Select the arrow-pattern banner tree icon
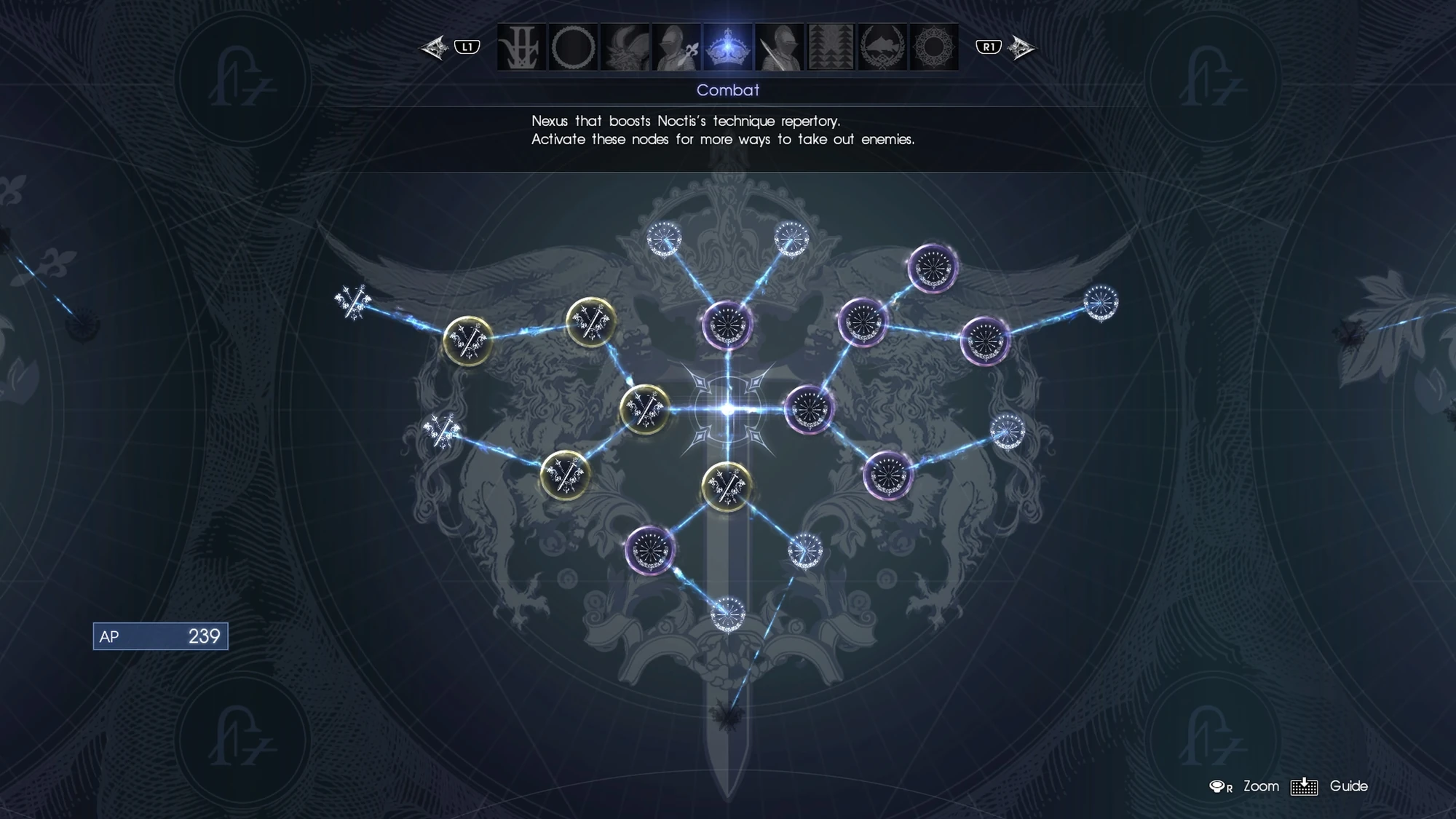Image resolution: width=1456 pixels, height=819 pixels. 831,48
